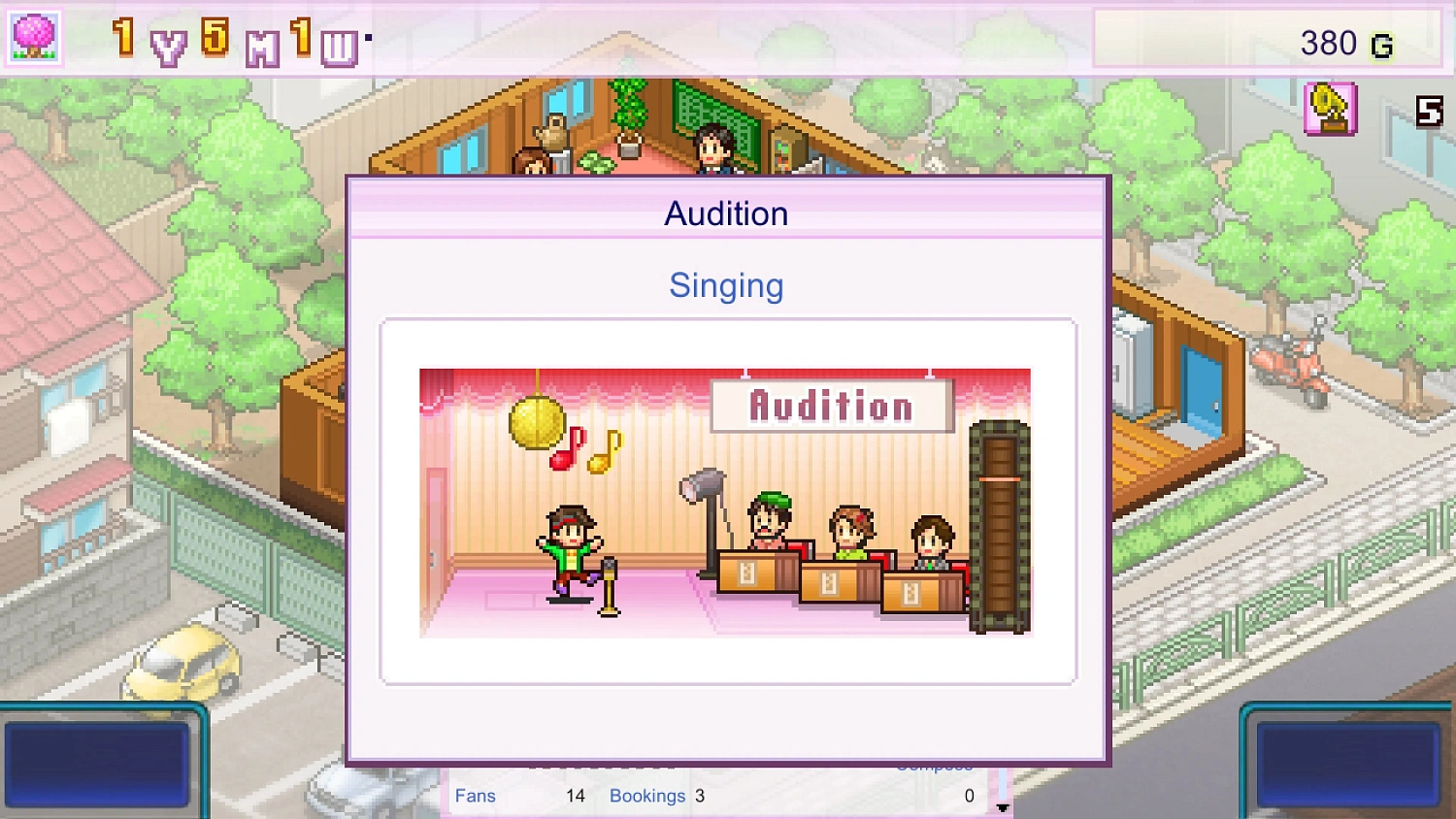This screenshot has width=1456, height=819.
Task: Click the number 5 icon beside the gramophone
Action: point(1429,112)
